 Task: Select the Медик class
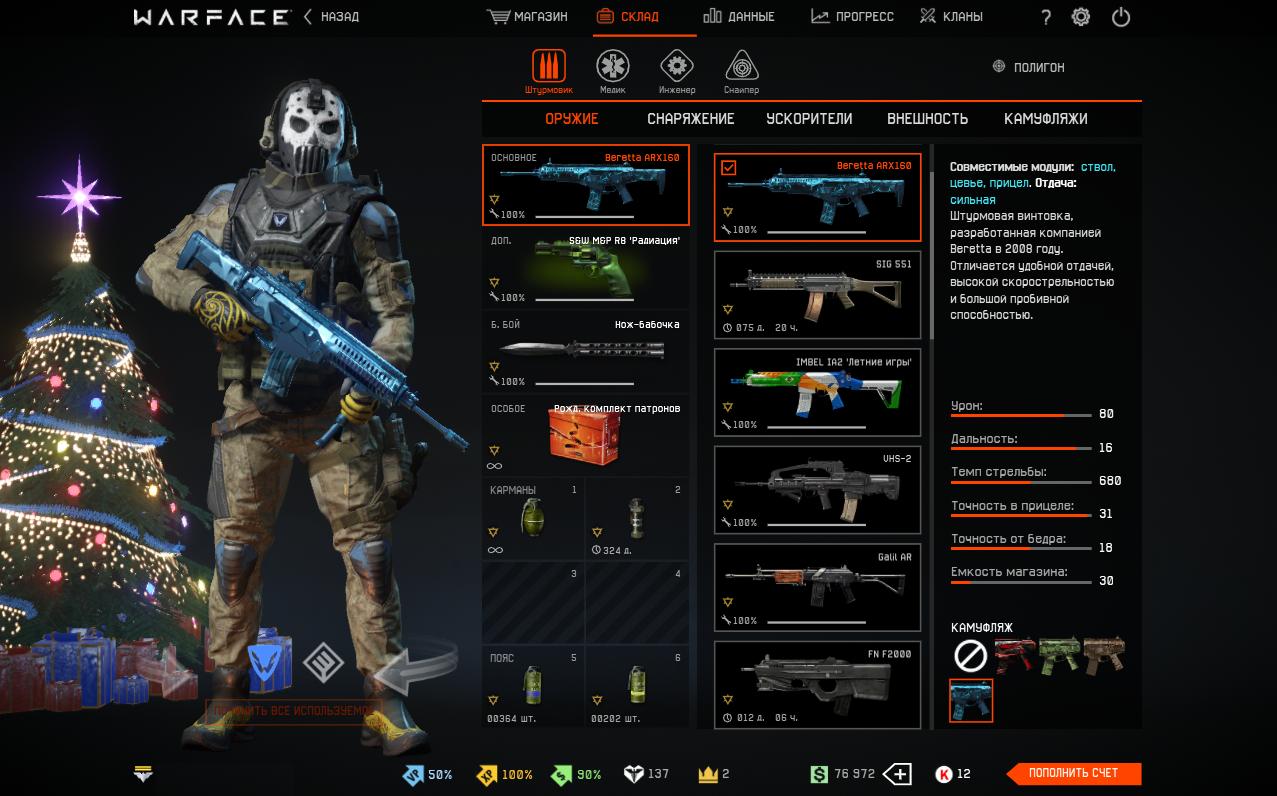(x=613, y=71)
